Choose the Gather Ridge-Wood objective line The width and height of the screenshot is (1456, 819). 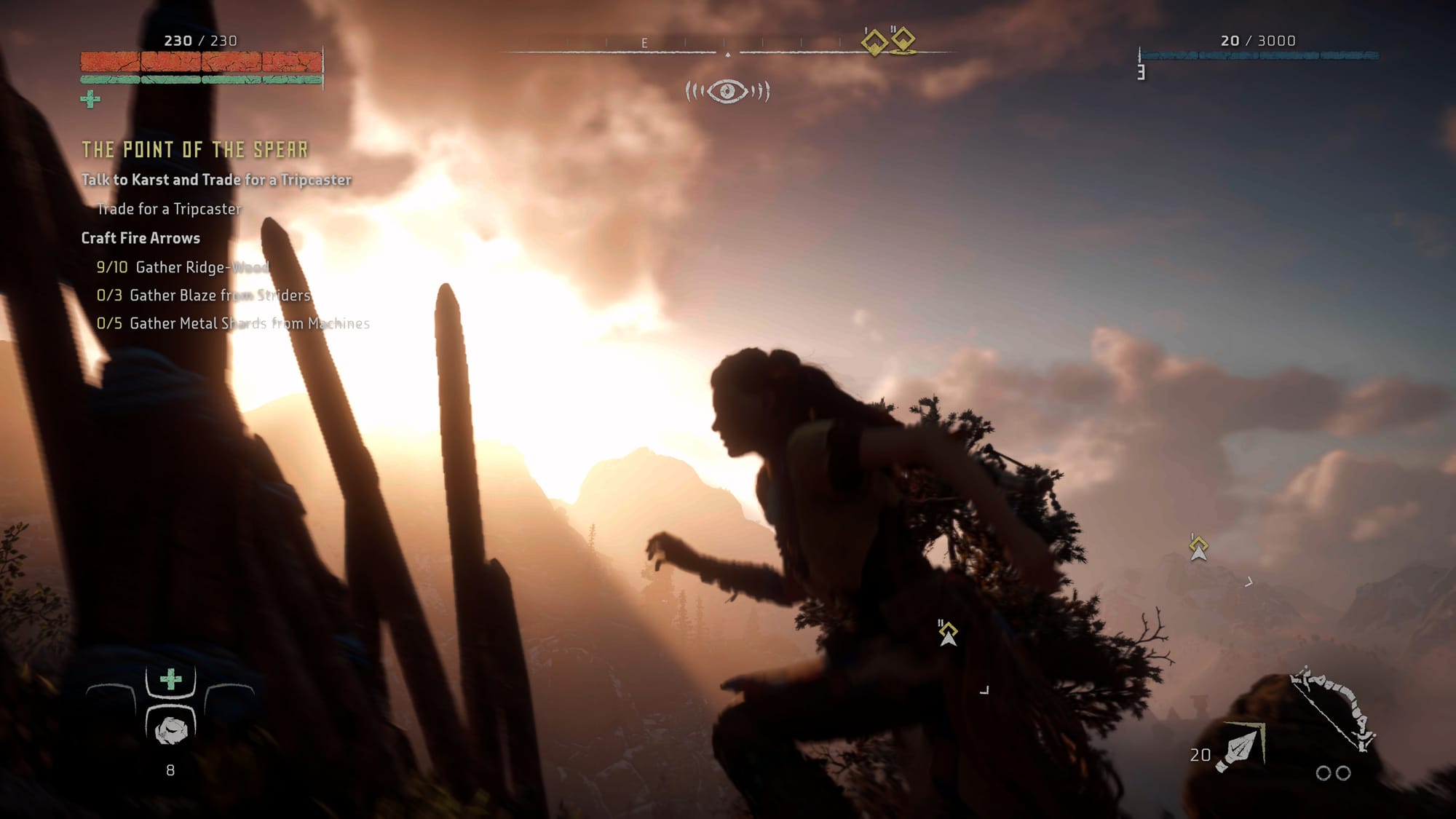(183, 267)
